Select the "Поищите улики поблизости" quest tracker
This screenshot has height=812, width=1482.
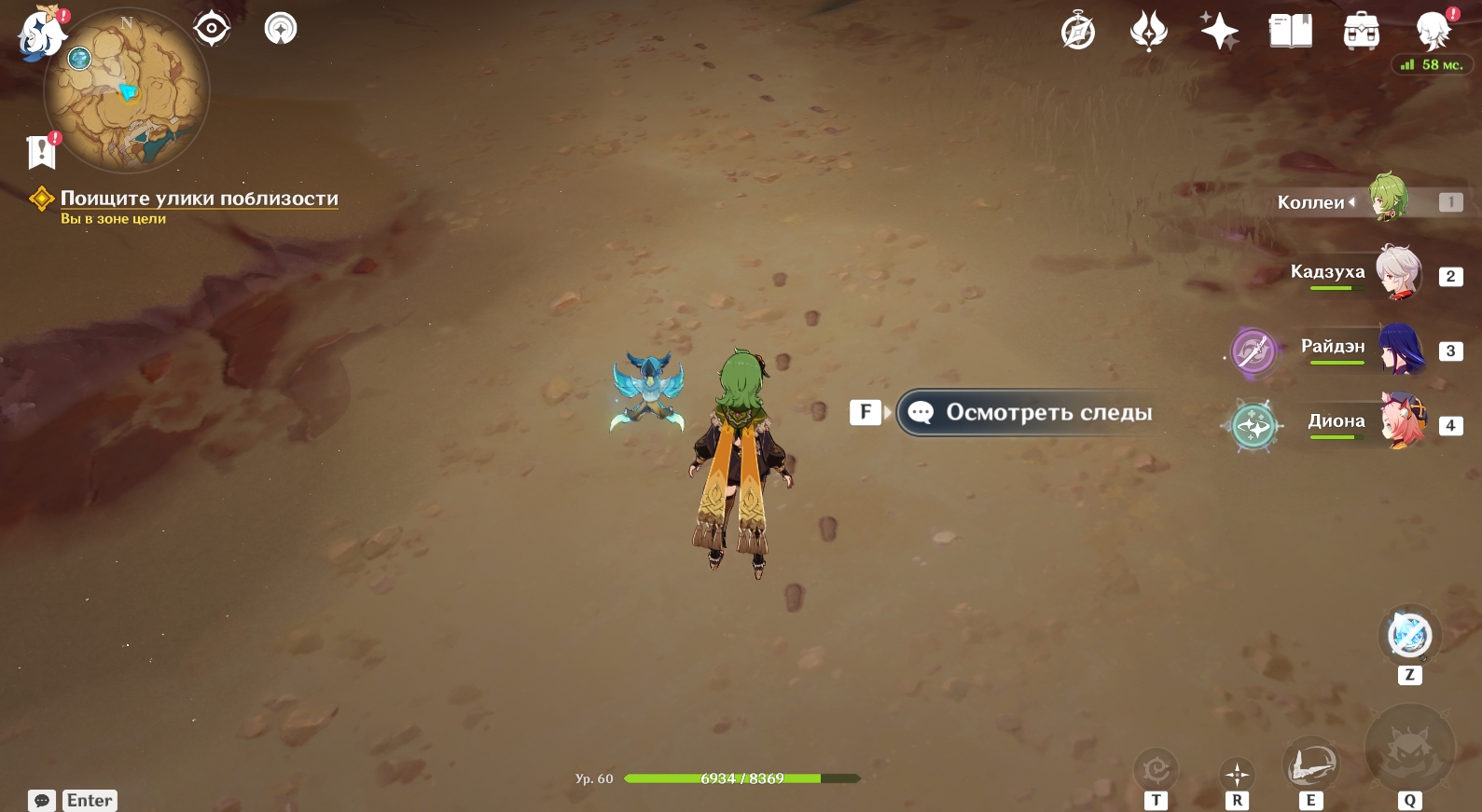199,199
